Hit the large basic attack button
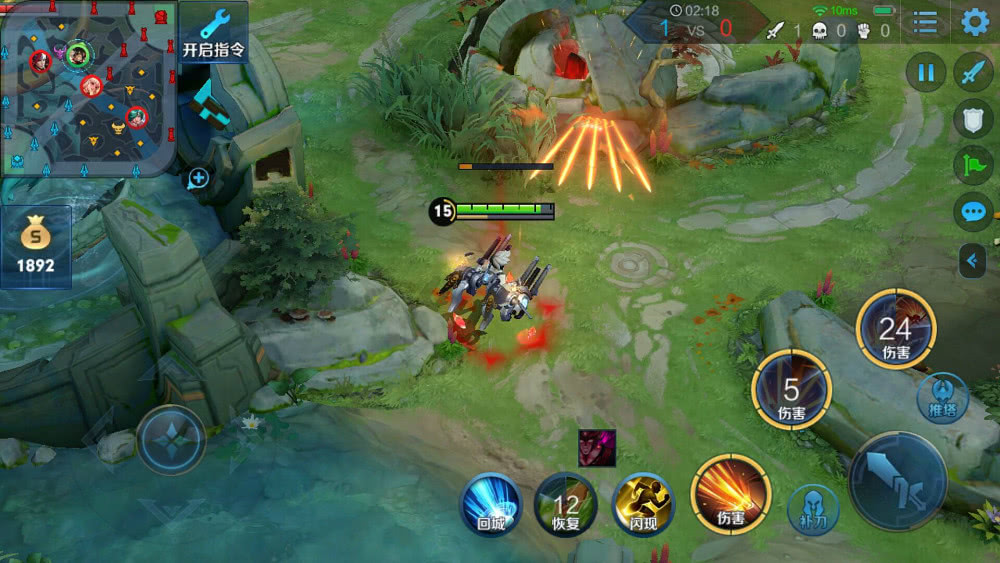The width and height of the screenshot is (1000, 563). (x=897, y=481)
